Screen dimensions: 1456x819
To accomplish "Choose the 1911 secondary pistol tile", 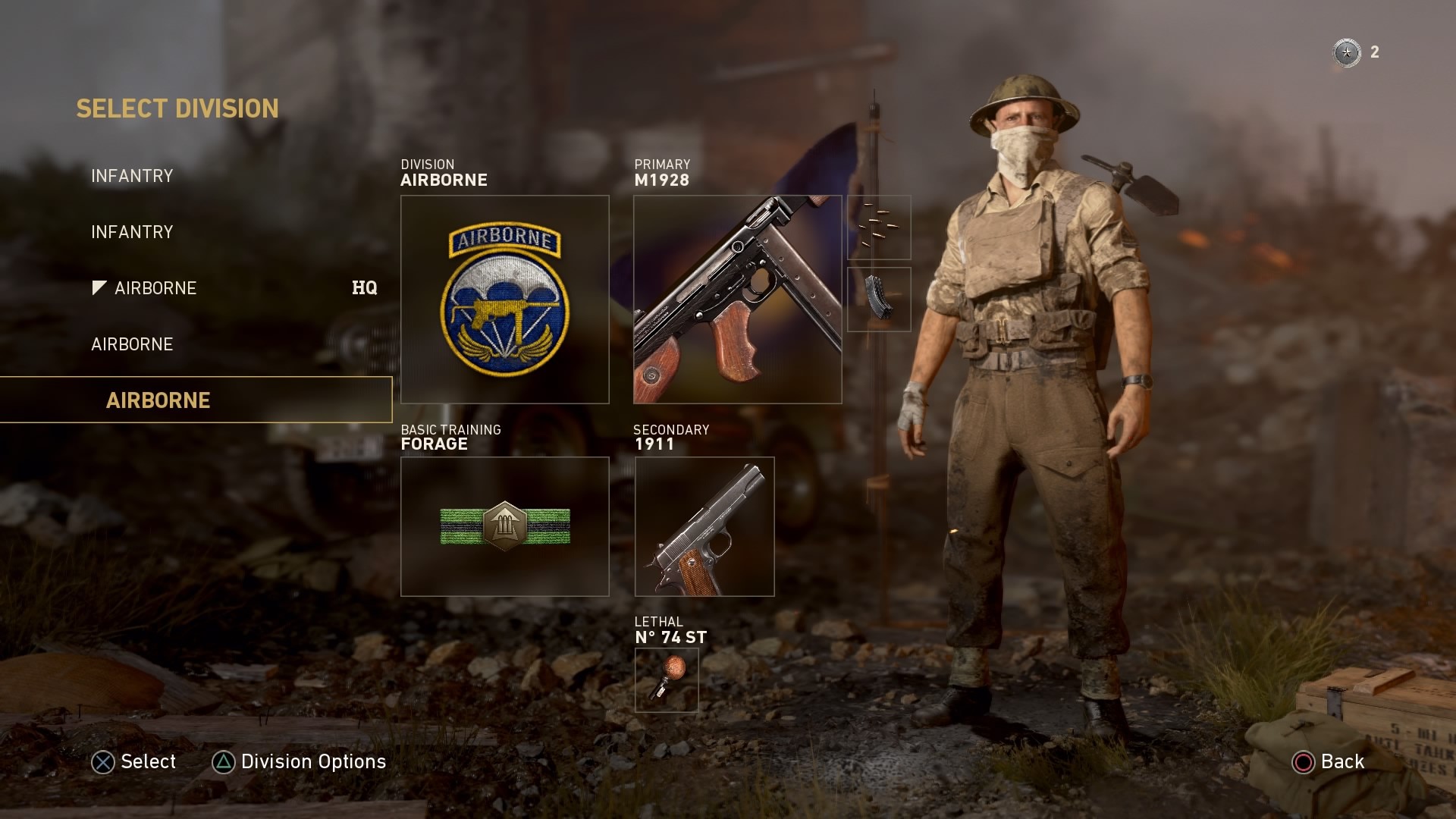I will click(x=704, y=526).
